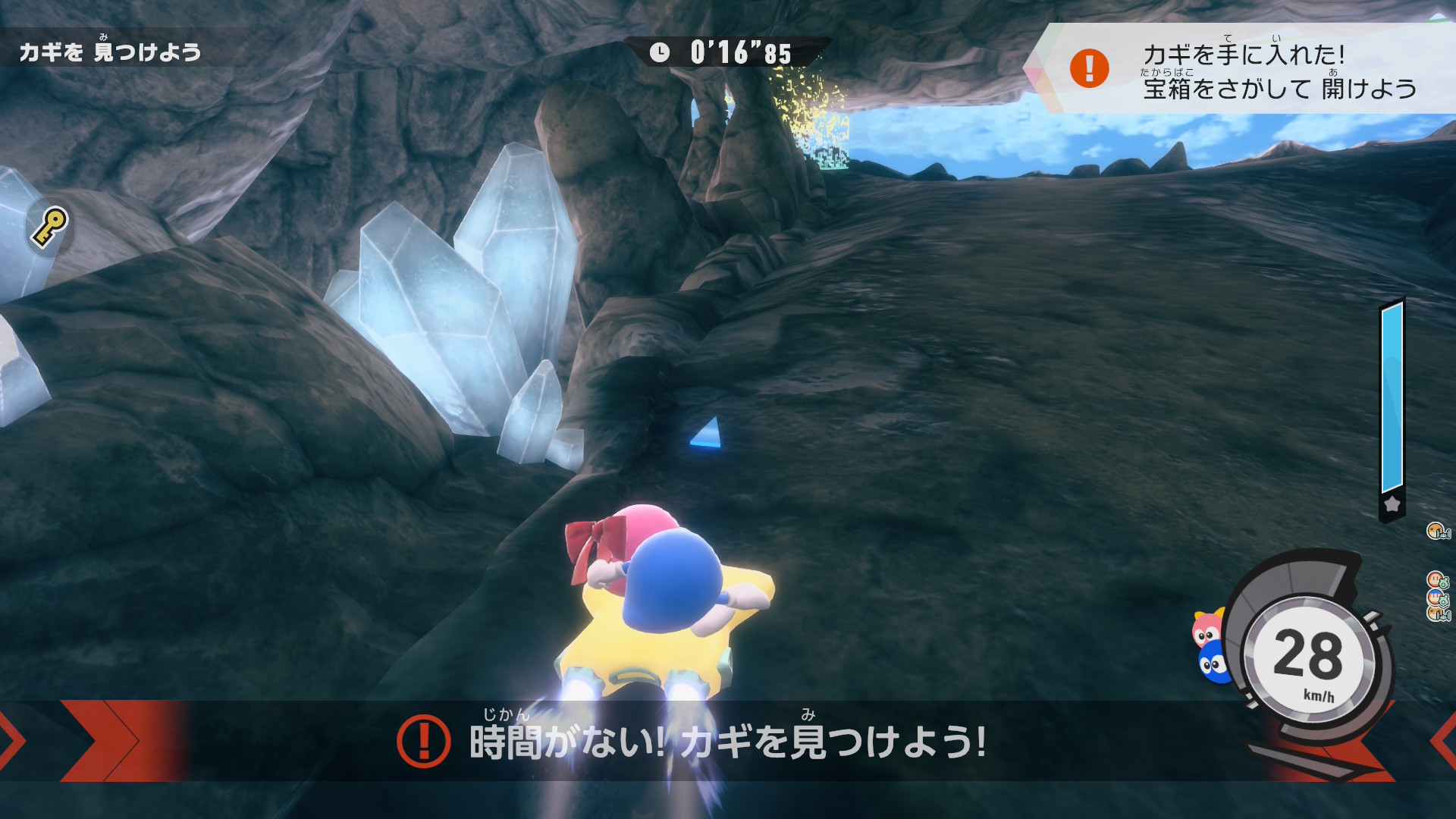Click the orange exclamation icon in the notification
Image resolution: width=1456 pixels, height=819 pixels.
(x=1089, y=68)
